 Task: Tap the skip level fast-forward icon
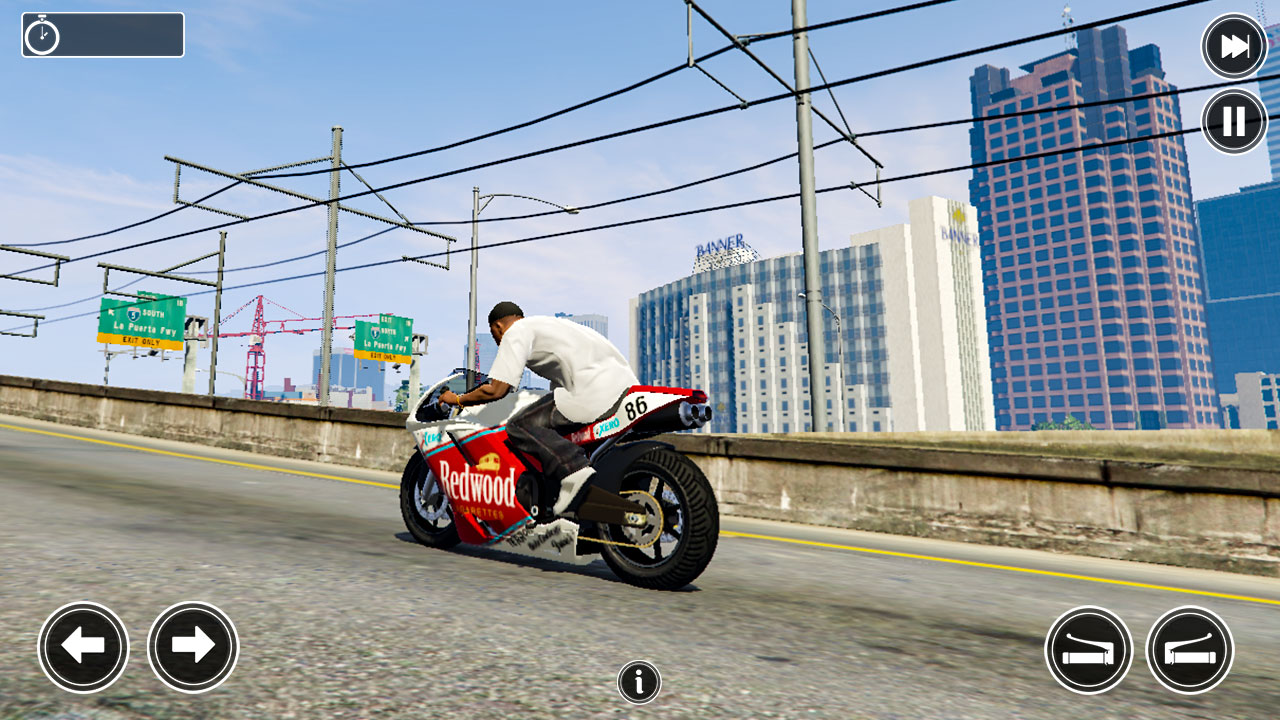pyautogui.click(x=1232, y=45)
